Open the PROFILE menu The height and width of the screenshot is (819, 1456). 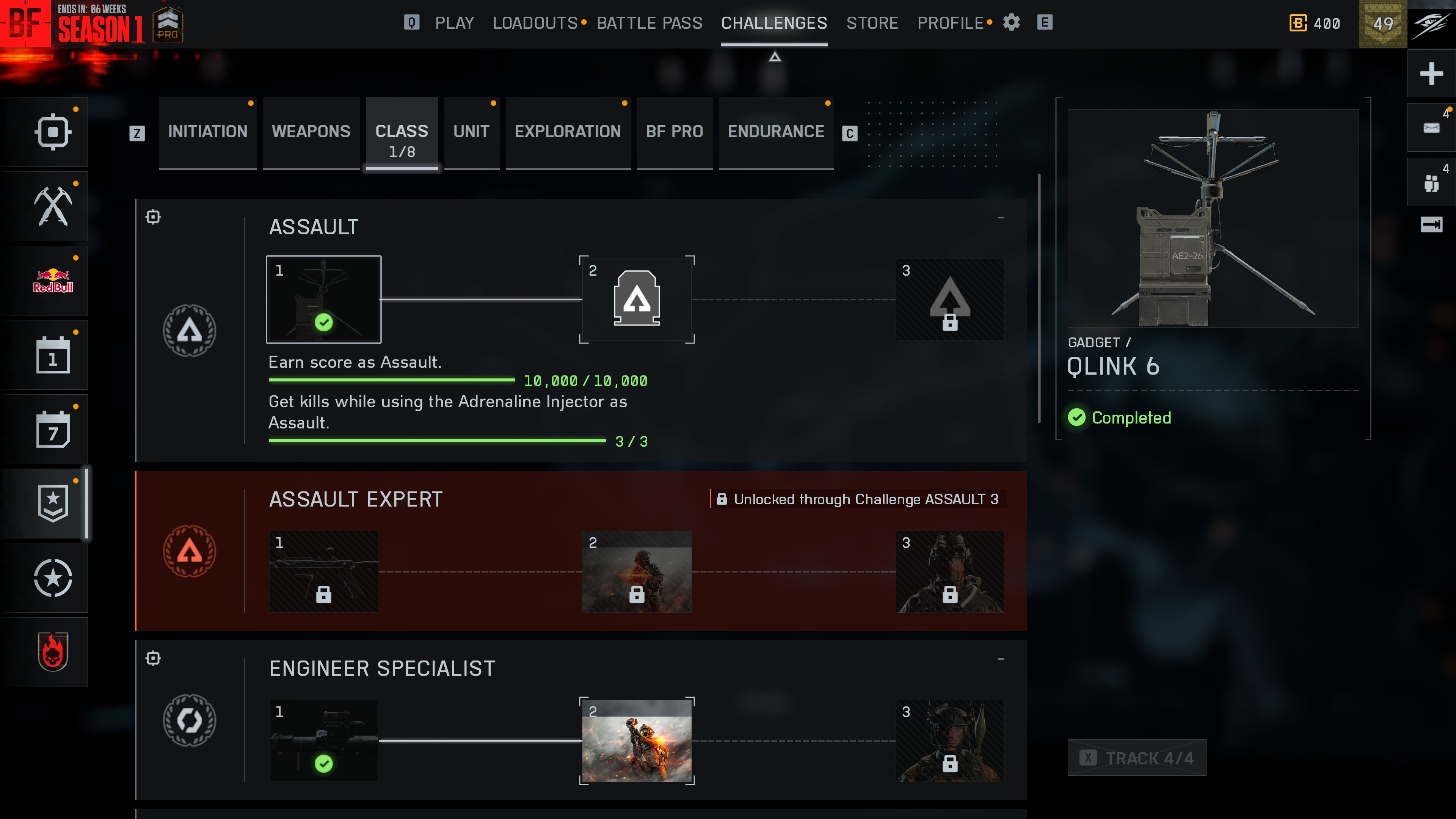tap(951, 23)
